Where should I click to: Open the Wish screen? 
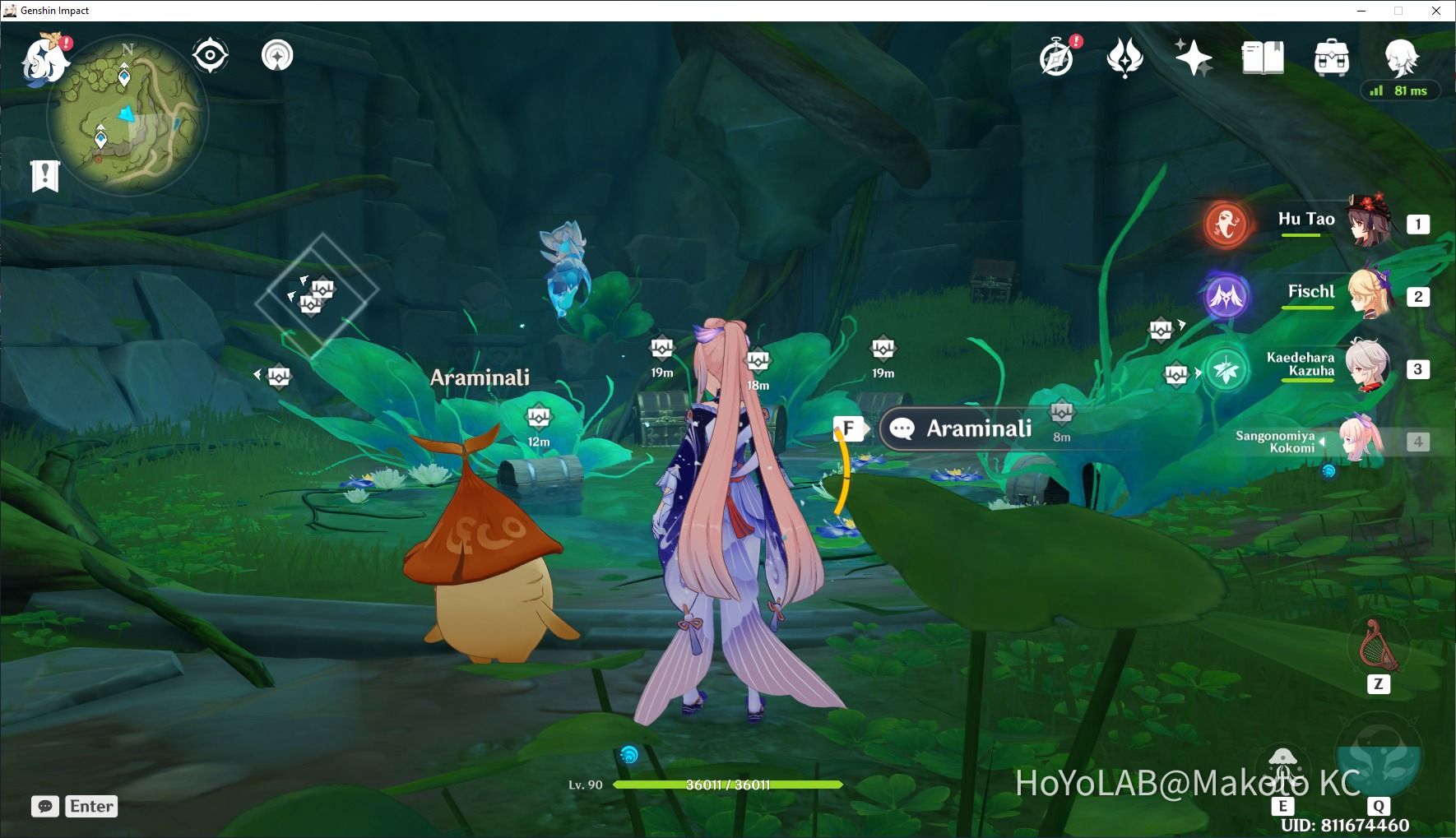pos(1194,58)
